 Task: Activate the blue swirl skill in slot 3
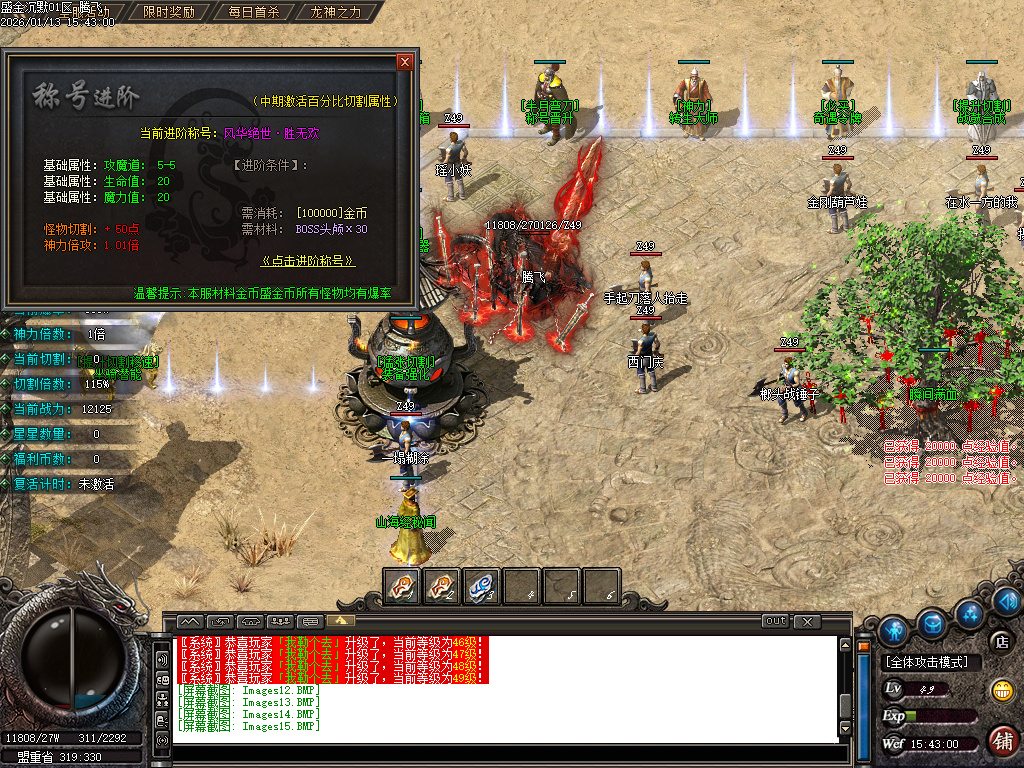pos(482,586)
